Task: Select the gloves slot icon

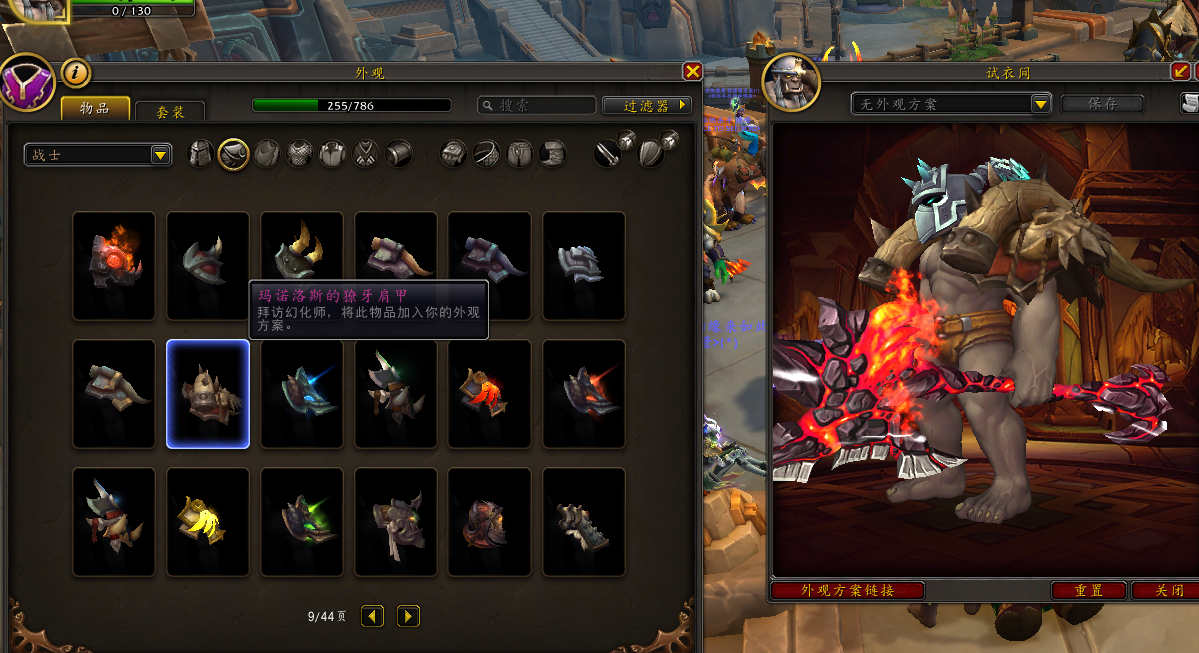Action: (454, 154)
